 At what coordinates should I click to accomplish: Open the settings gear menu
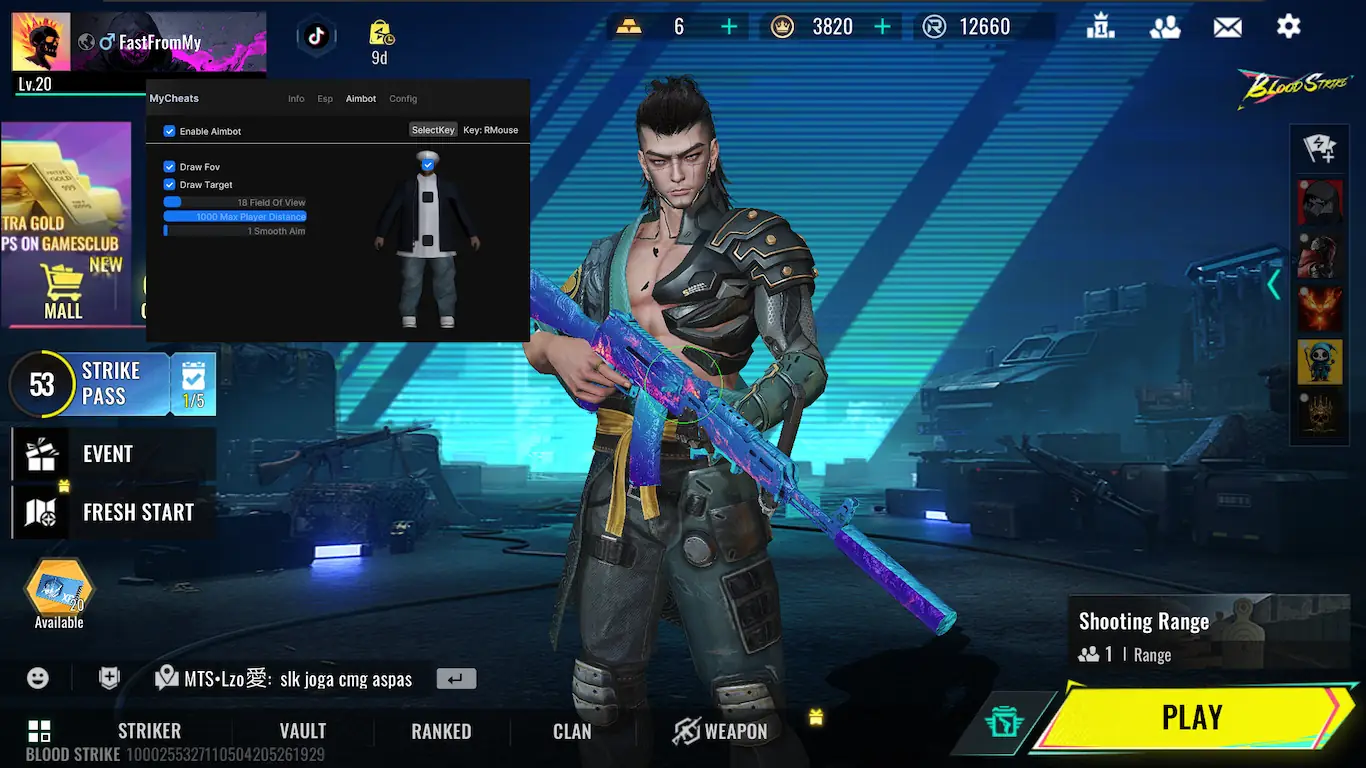click(1288, 27)
